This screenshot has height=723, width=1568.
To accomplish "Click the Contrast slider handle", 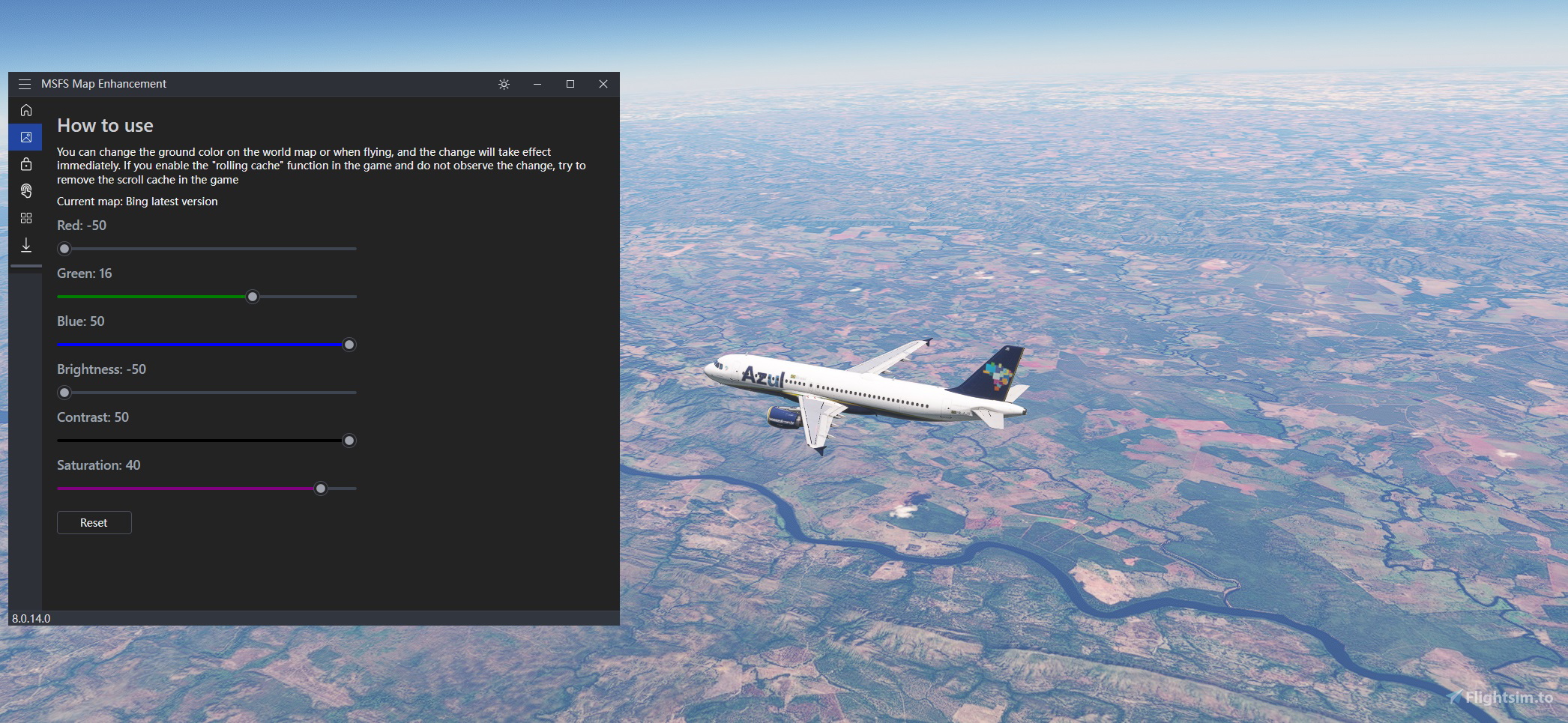I will [349, 441].
